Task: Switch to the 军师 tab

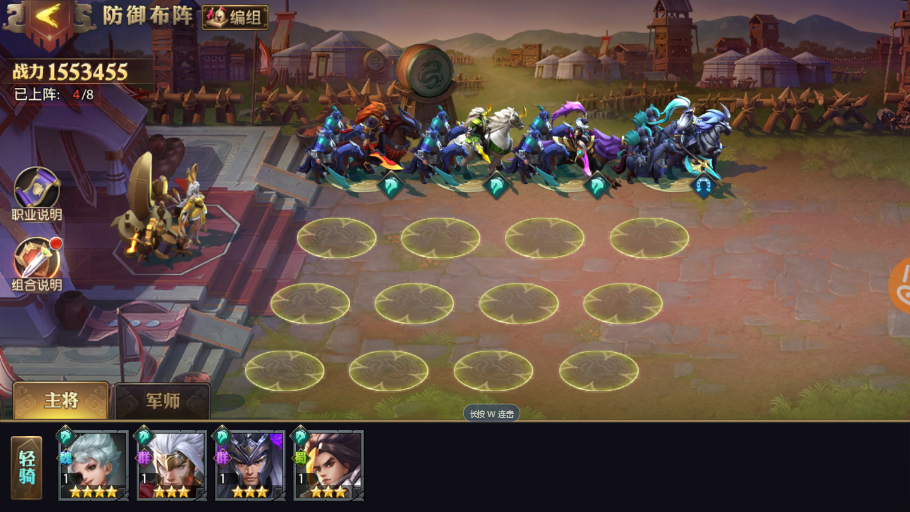Action: coord(162,401)
